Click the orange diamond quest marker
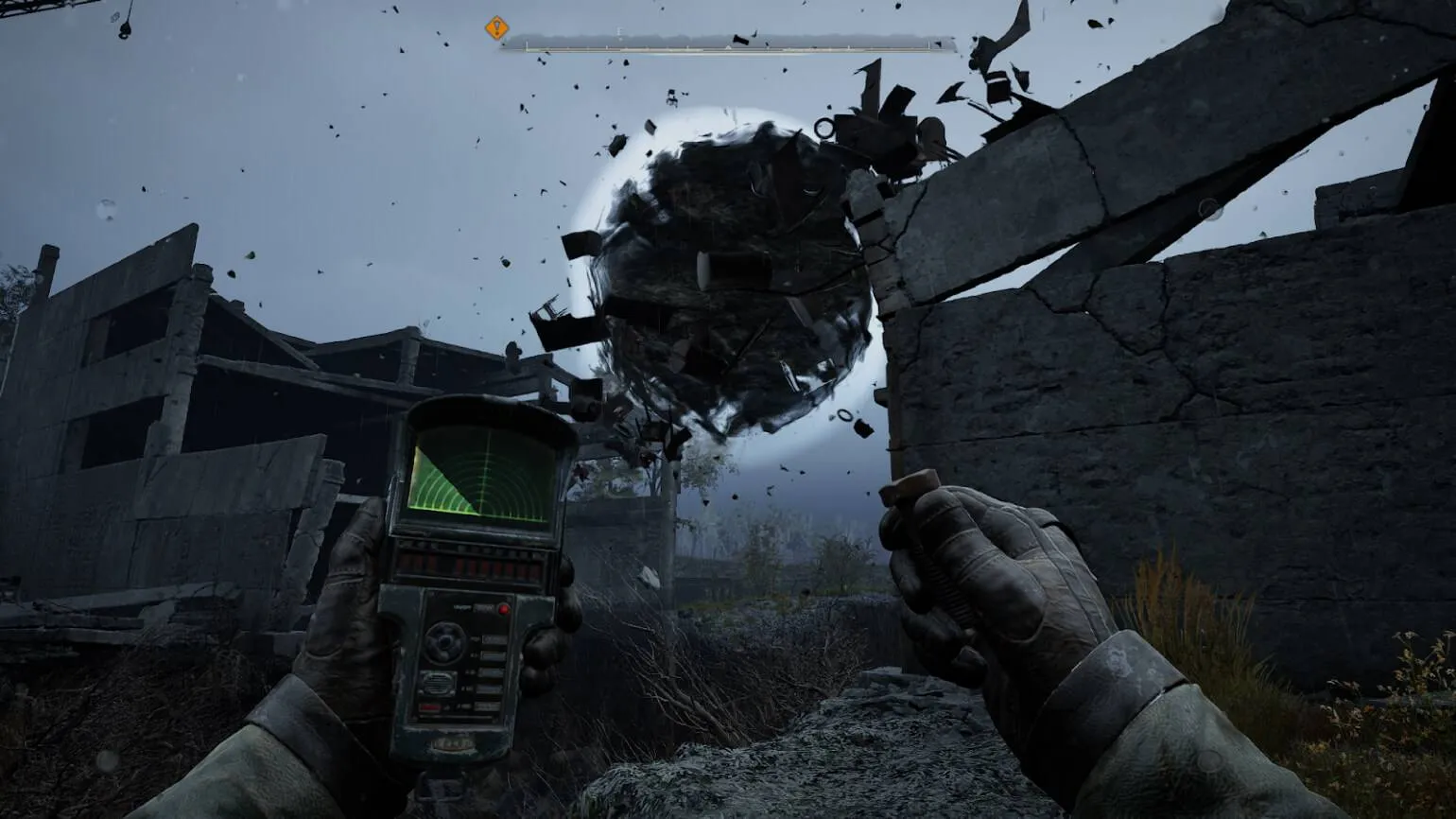Viewport: 1456px width, 819px height. (x=496, y=28)
